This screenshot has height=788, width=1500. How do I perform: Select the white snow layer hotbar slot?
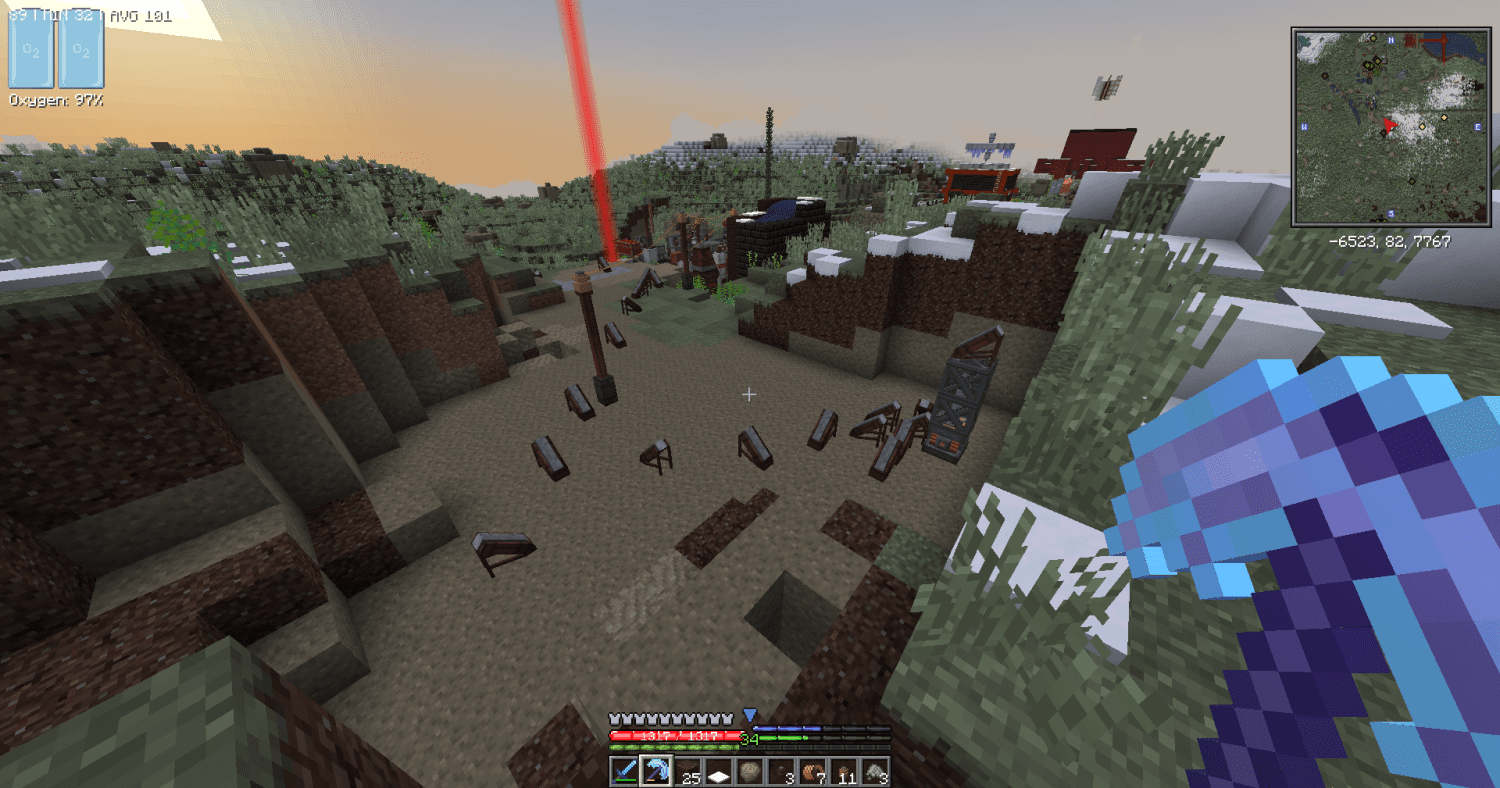(x=718, y=772)
